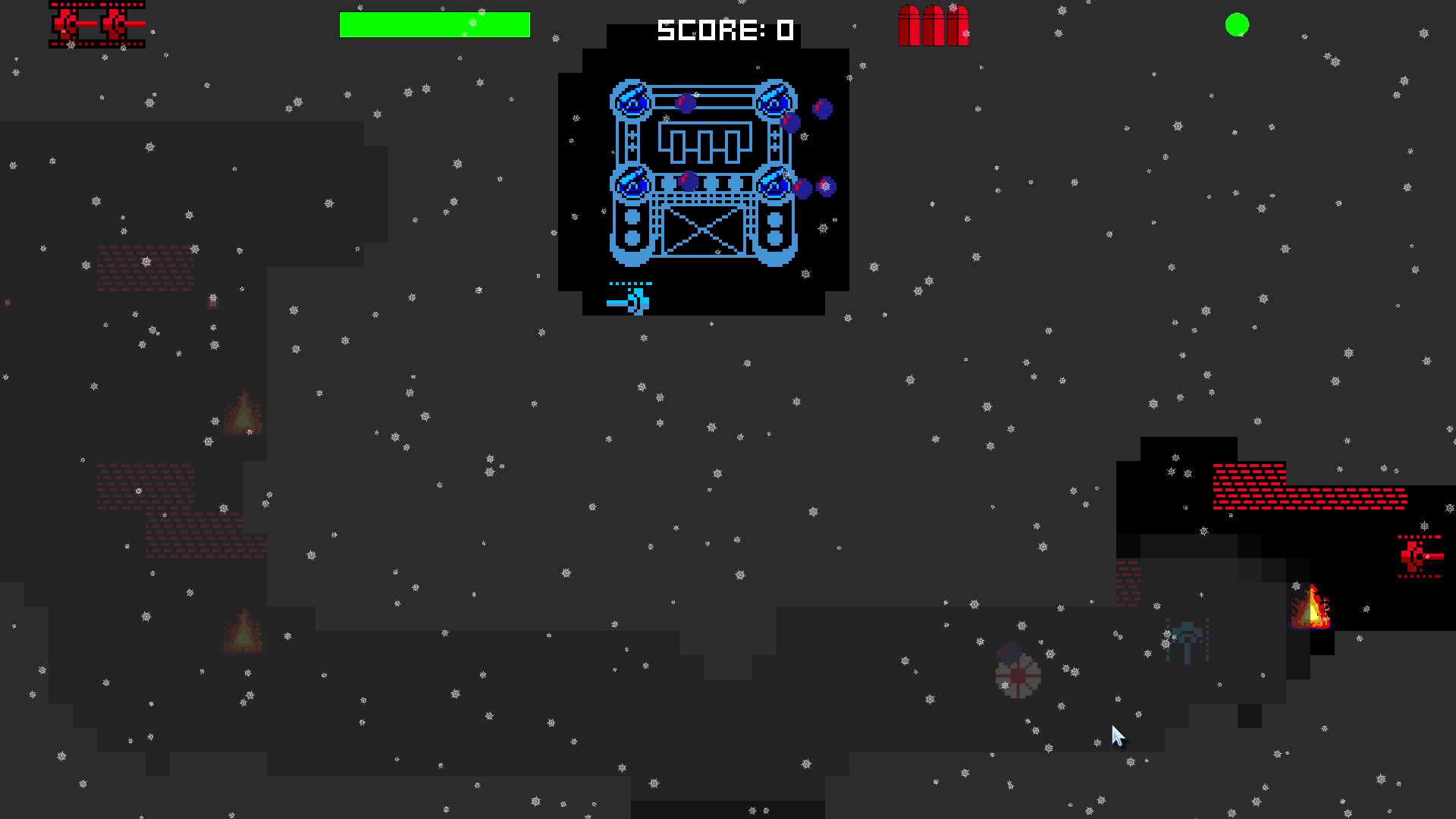Click the campfire flame on the left ledge

[x=243, y=413]
